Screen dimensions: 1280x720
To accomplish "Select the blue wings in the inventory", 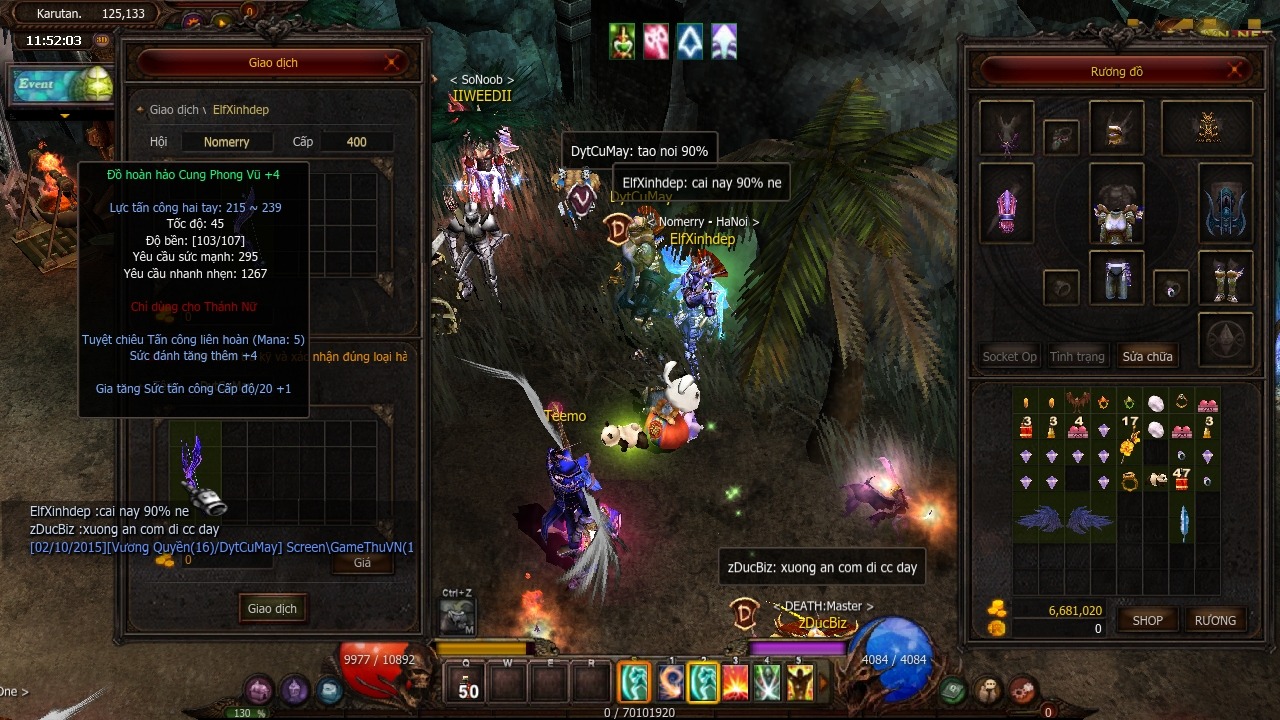I will (1064, 520).
